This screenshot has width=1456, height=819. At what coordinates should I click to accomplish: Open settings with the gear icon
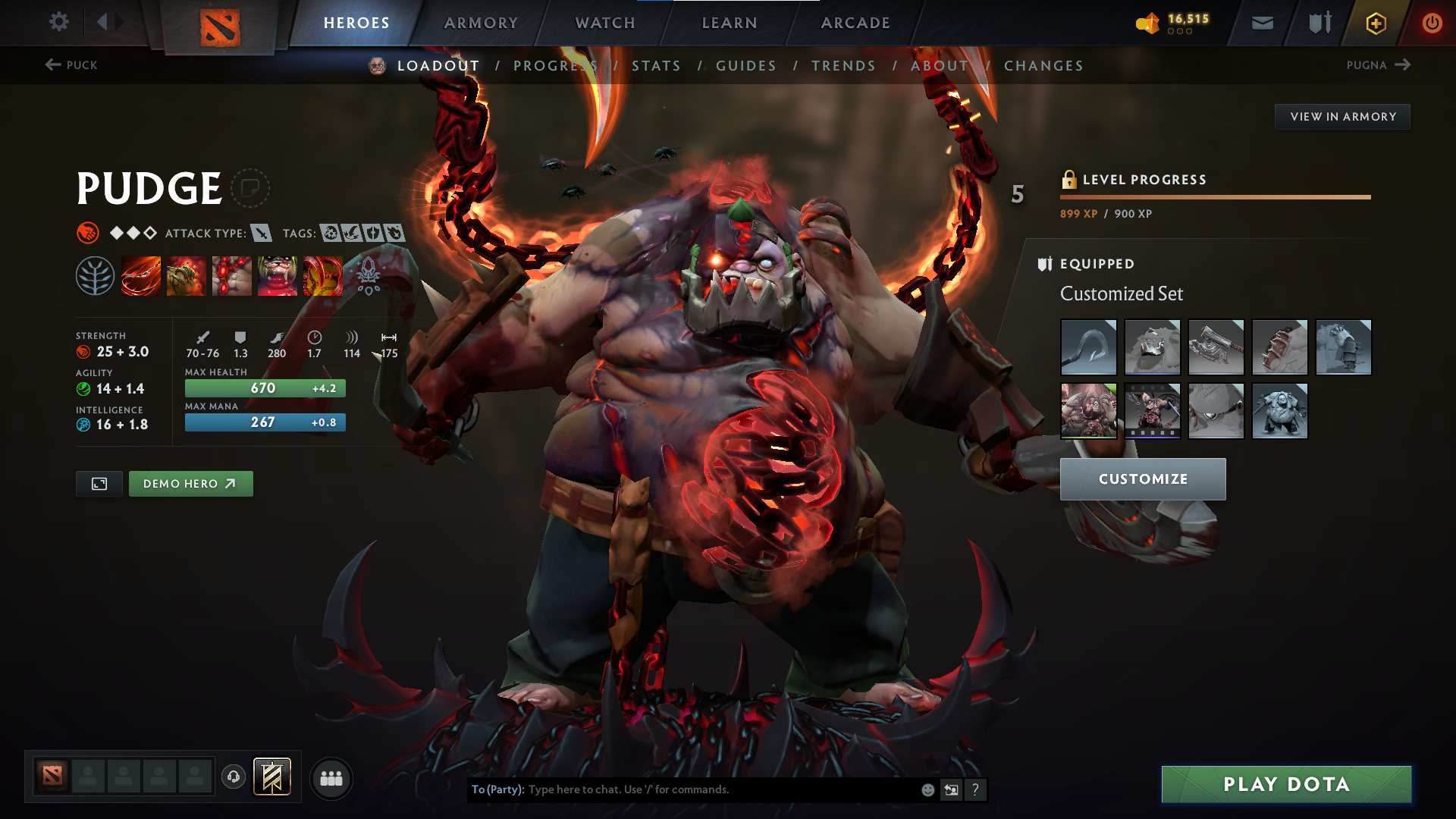(x=58, y=23)
